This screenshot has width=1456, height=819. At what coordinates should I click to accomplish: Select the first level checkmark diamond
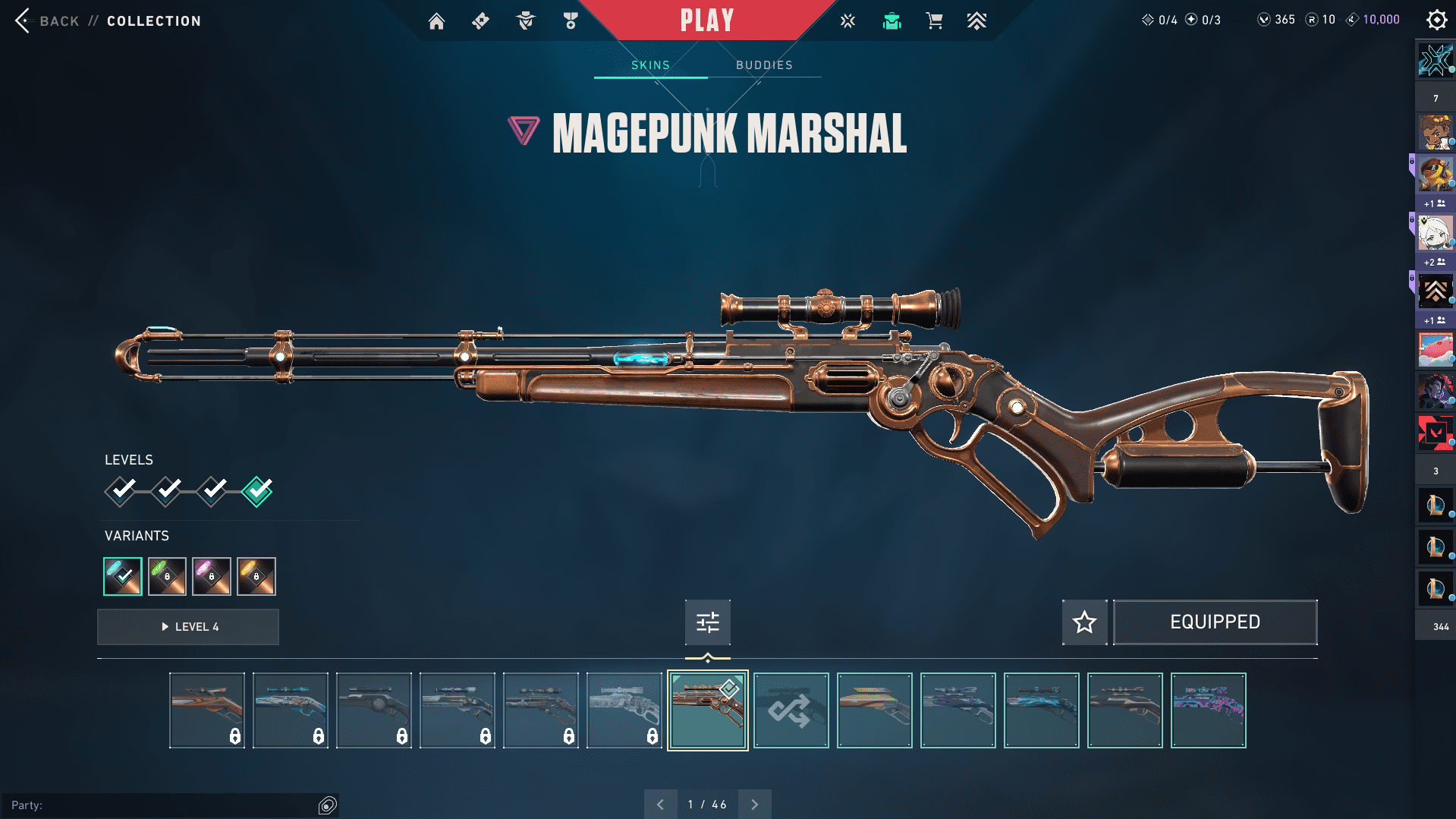click(x=121, y=490)
